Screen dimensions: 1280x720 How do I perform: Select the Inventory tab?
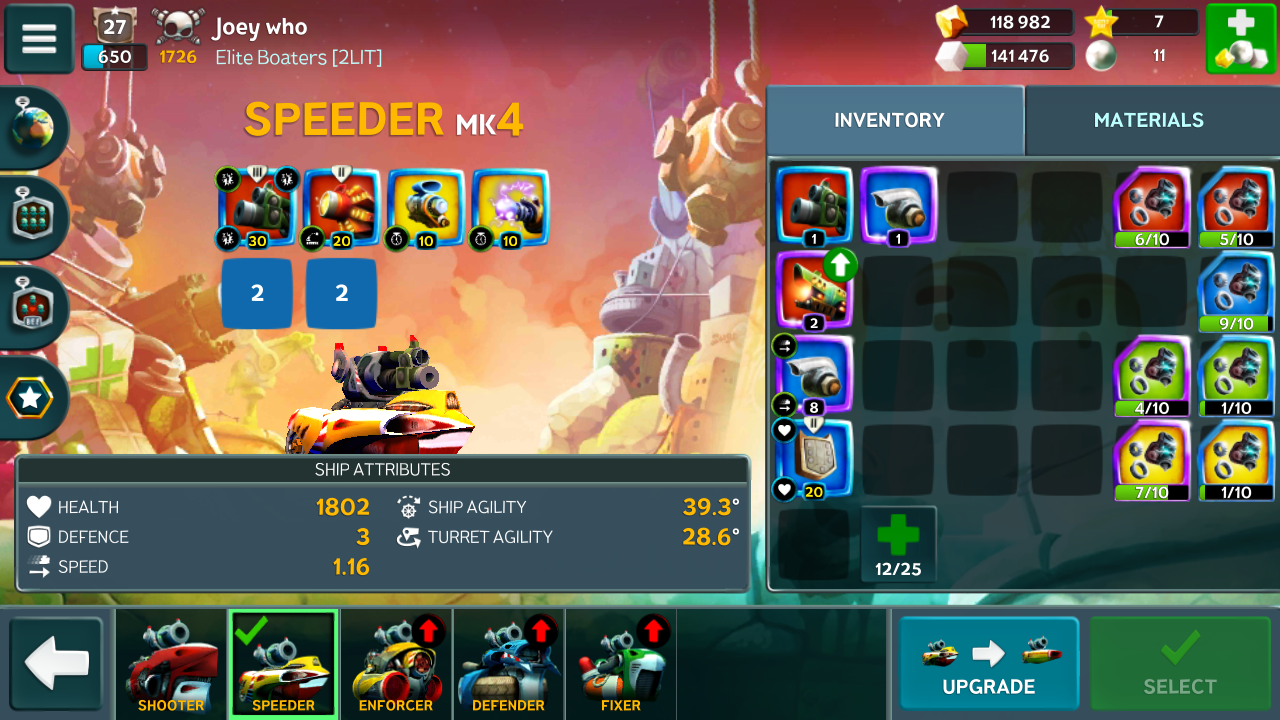[889, 120]
